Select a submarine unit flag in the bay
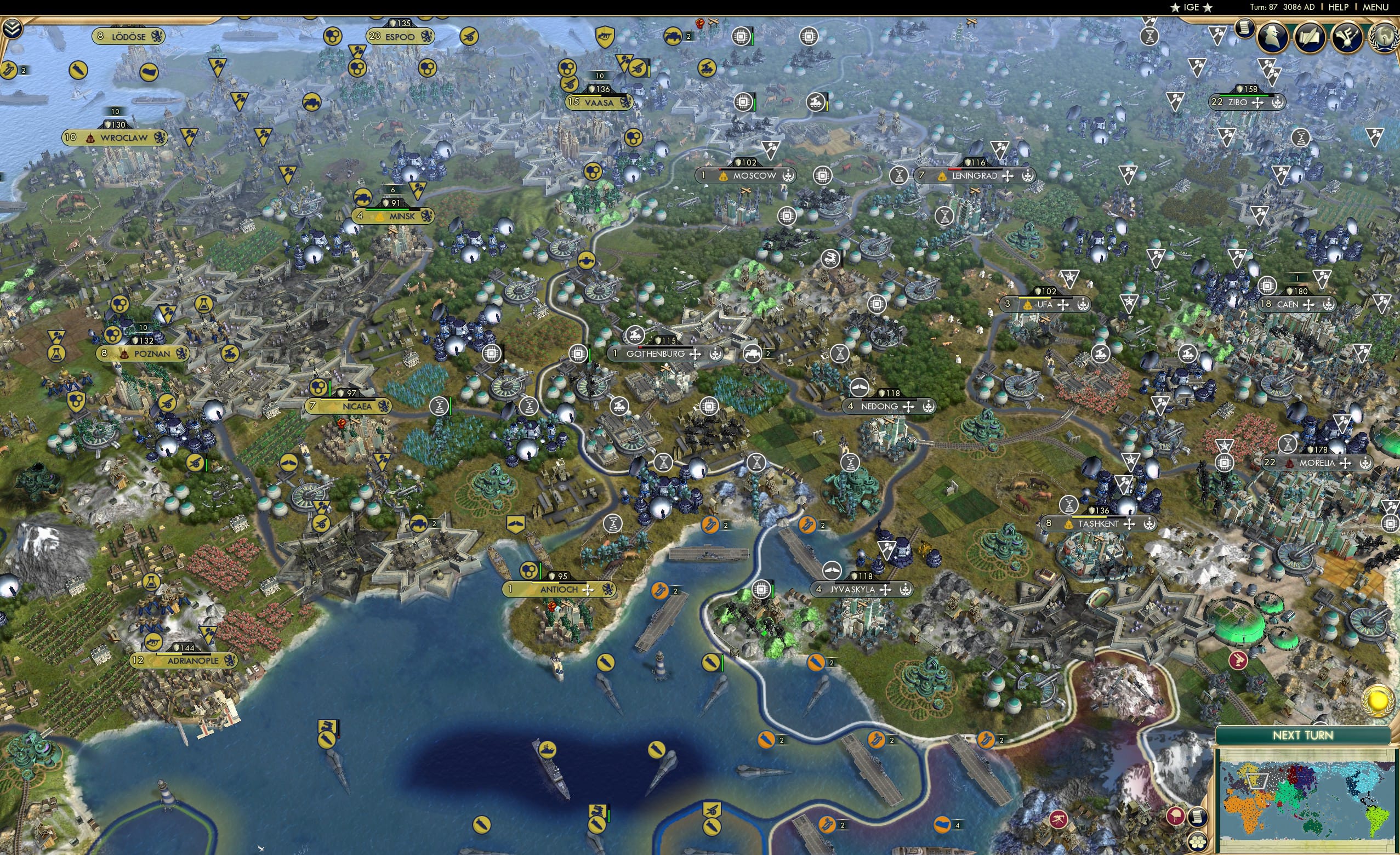Viewport: 1400px width, 855px height. (x=607, y=664)
